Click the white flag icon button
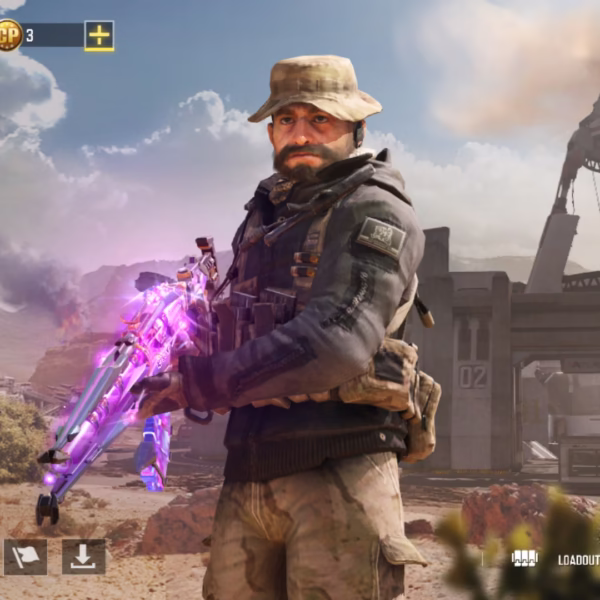The image size is (600, 600). (25, 557)
